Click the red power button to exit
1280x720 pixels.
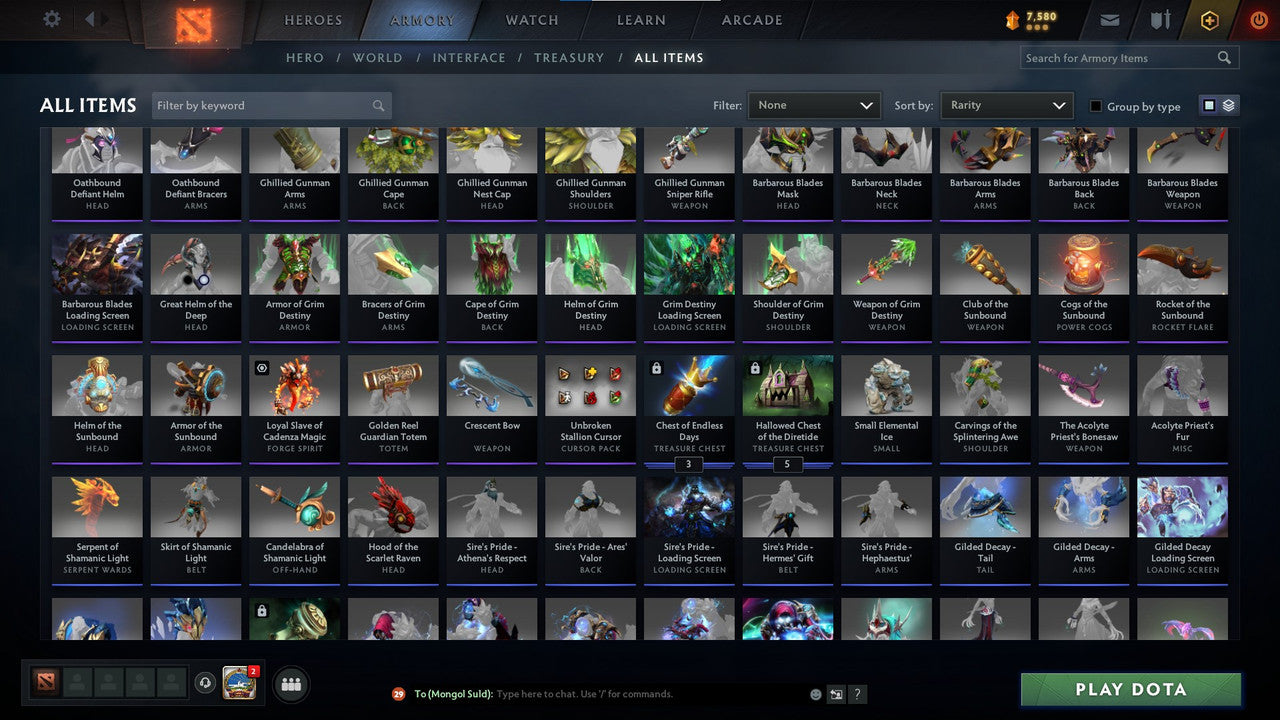tap(1258, 18)
